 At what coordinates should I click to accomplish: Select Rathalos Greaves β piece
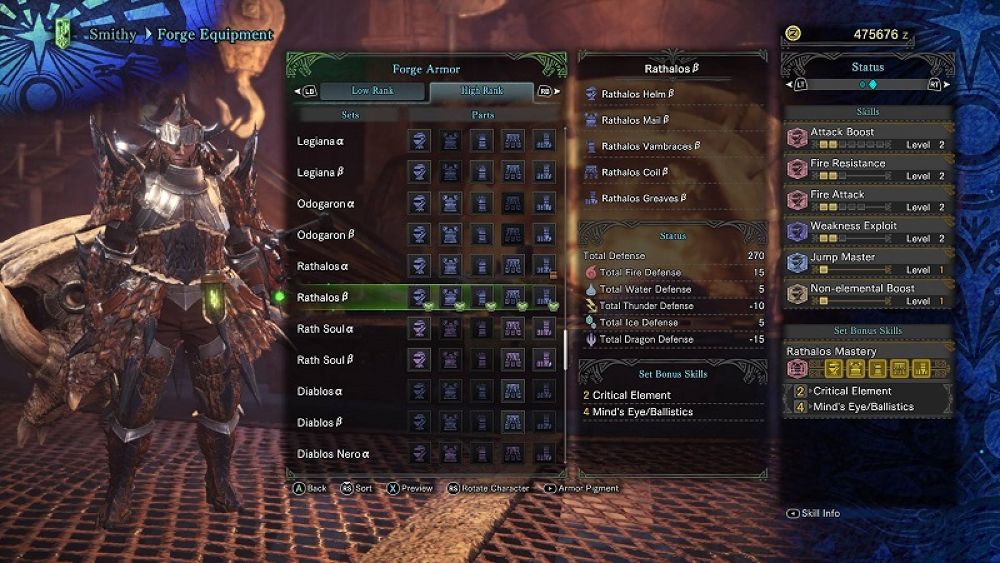click(x=644, y=198)
